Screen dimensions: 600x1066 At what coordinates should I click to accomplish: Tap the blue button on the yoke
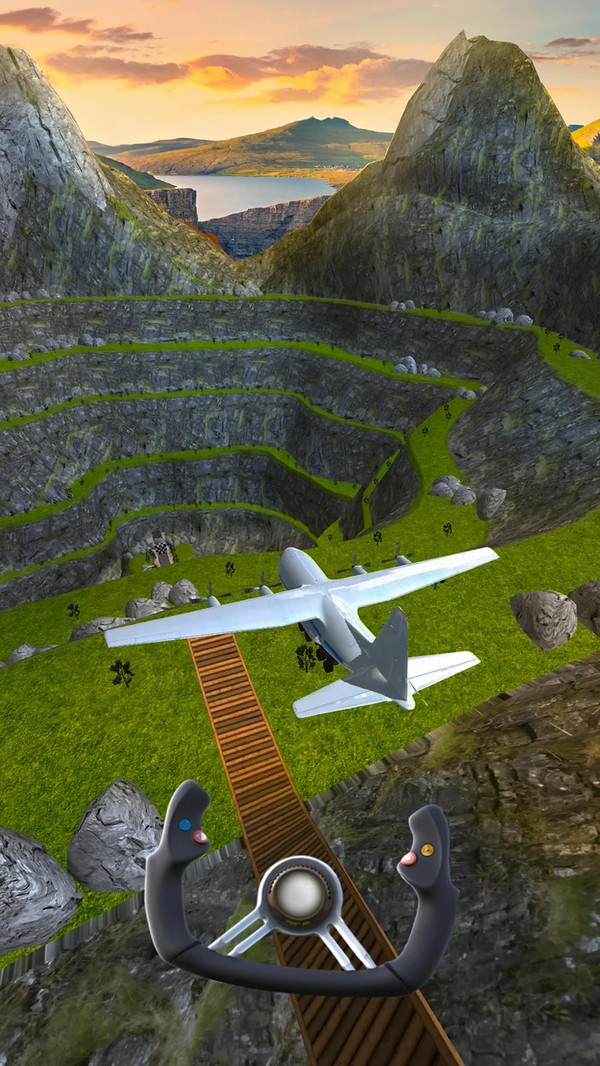[184, 826]
